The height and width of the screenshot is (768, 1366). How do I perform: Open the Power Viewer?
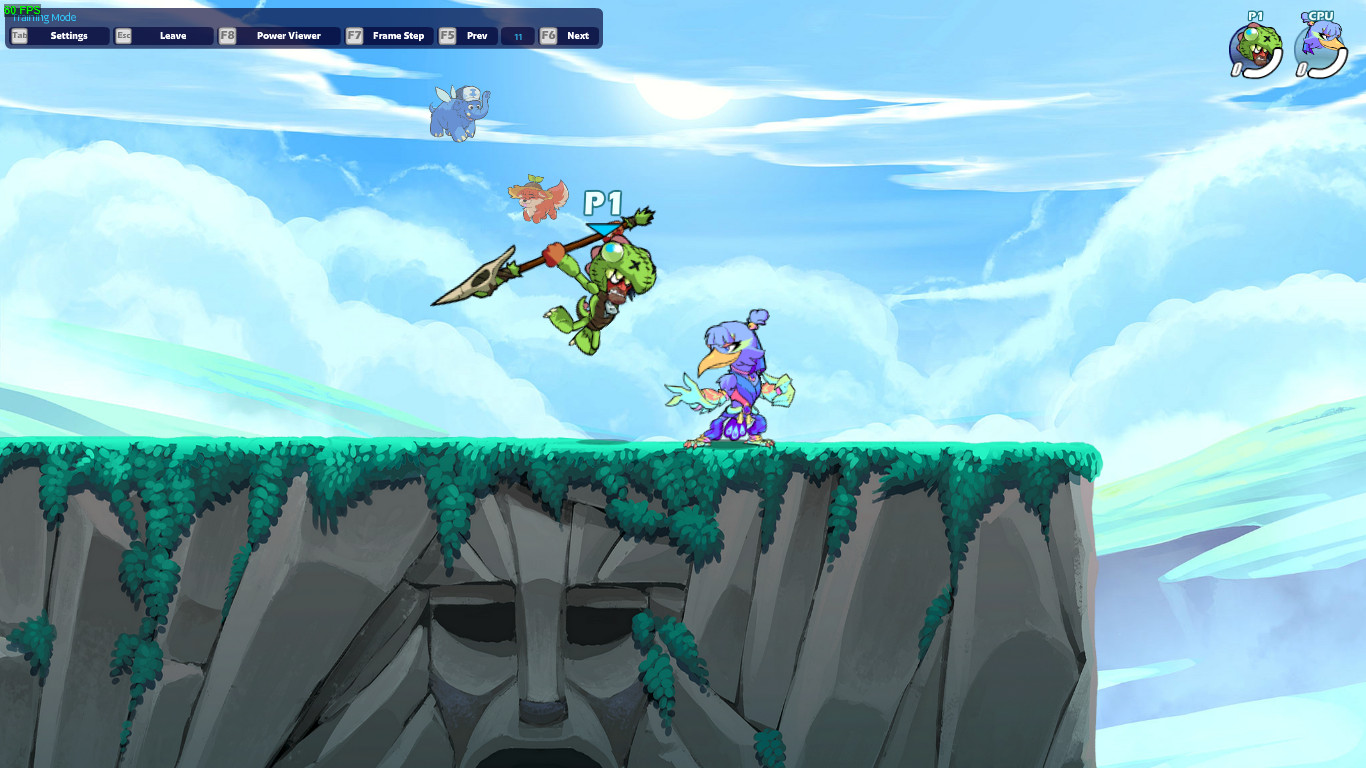tap(288, 36)
